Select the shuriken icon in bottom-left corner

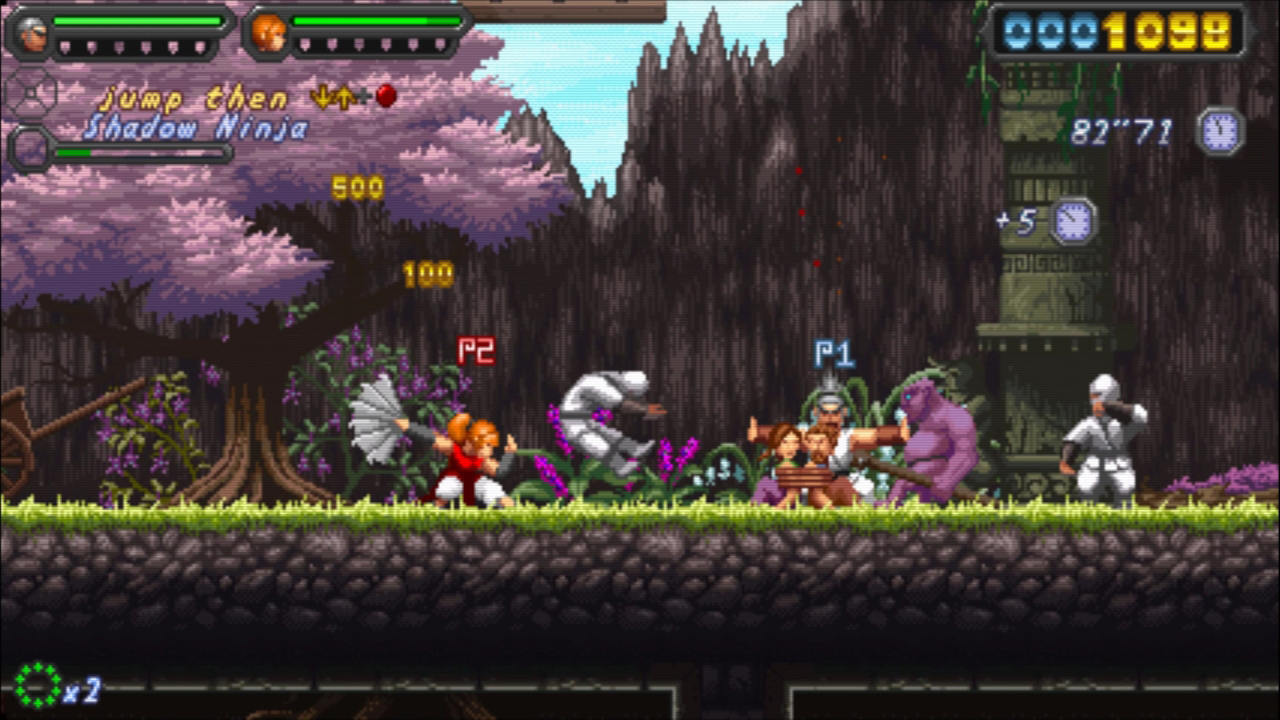coord(39,686)
